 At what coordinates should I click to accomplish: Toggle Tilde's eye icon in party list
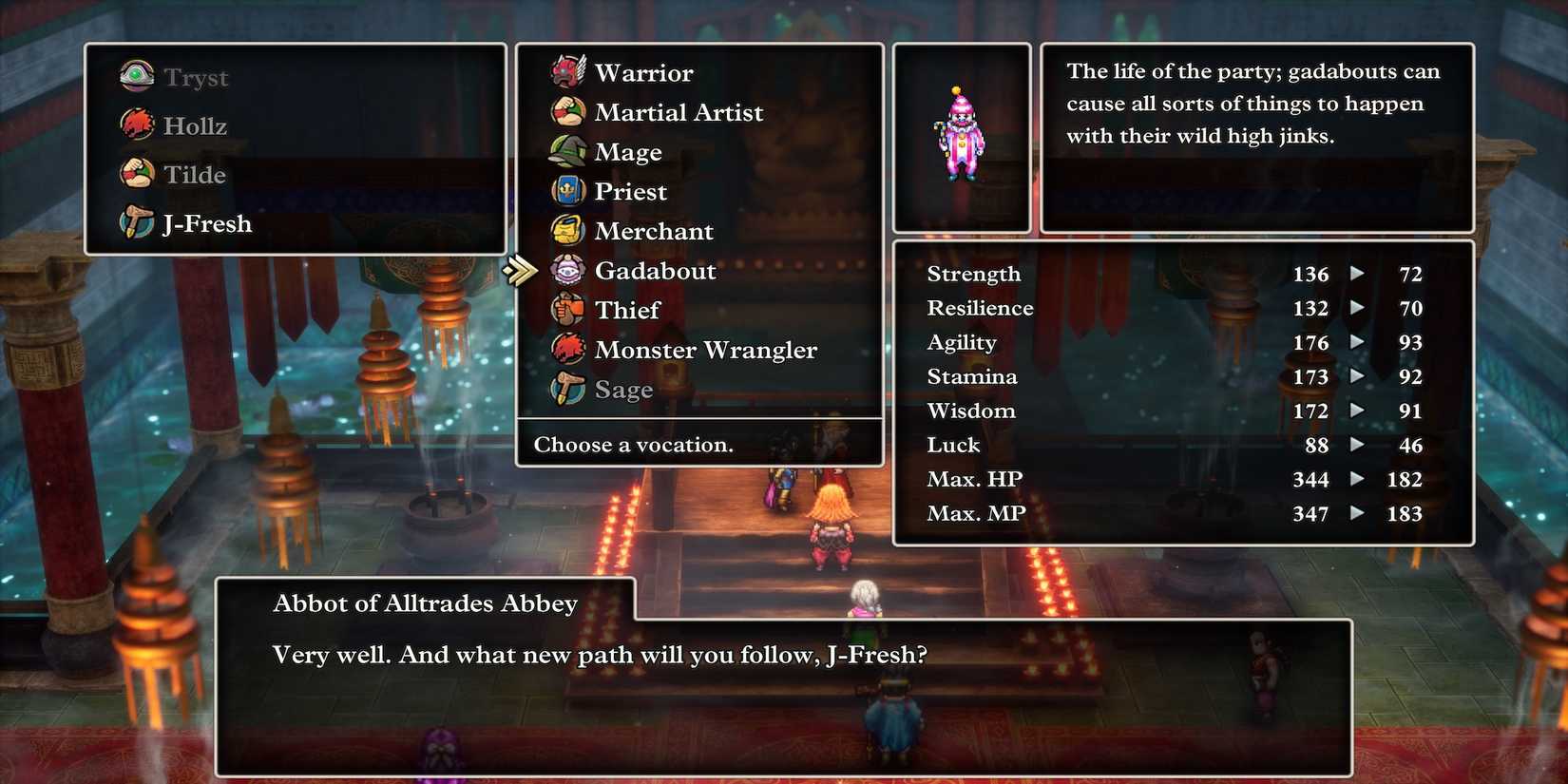pyautogui.click(x=139, y=175)
